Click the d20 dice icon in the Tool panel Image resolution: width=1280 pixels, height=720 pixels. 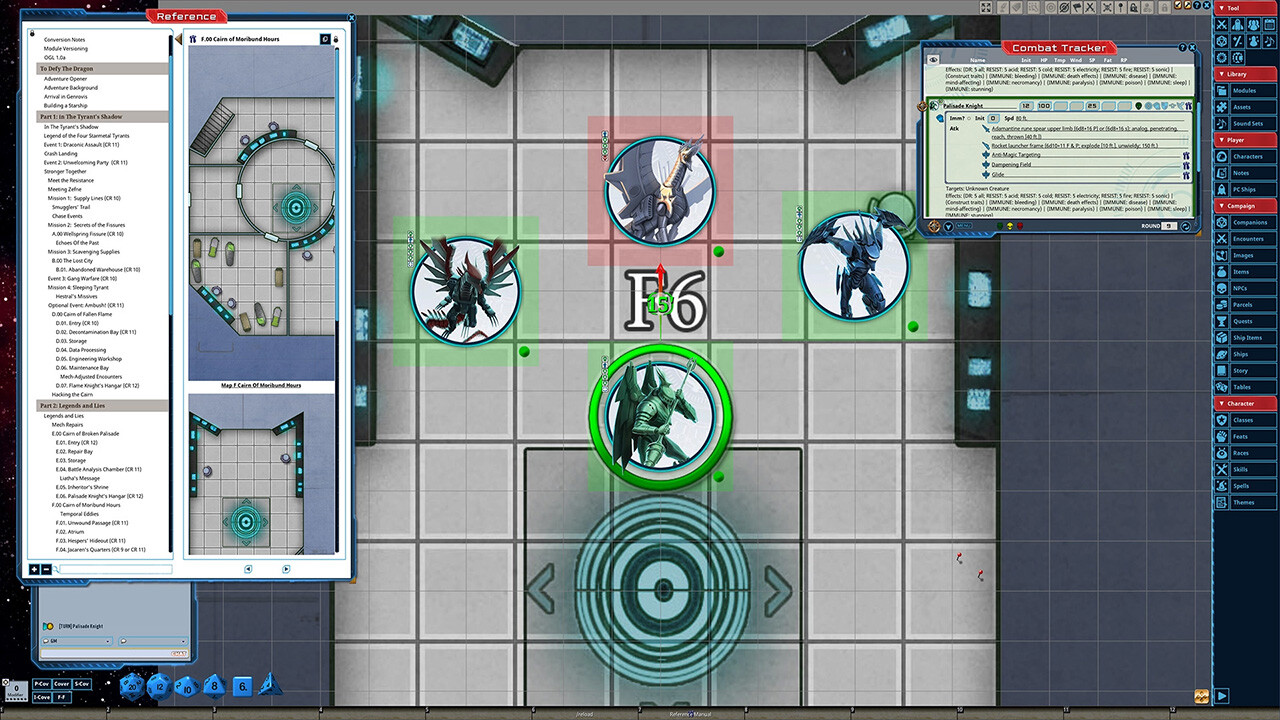(x=1222, y=41)
